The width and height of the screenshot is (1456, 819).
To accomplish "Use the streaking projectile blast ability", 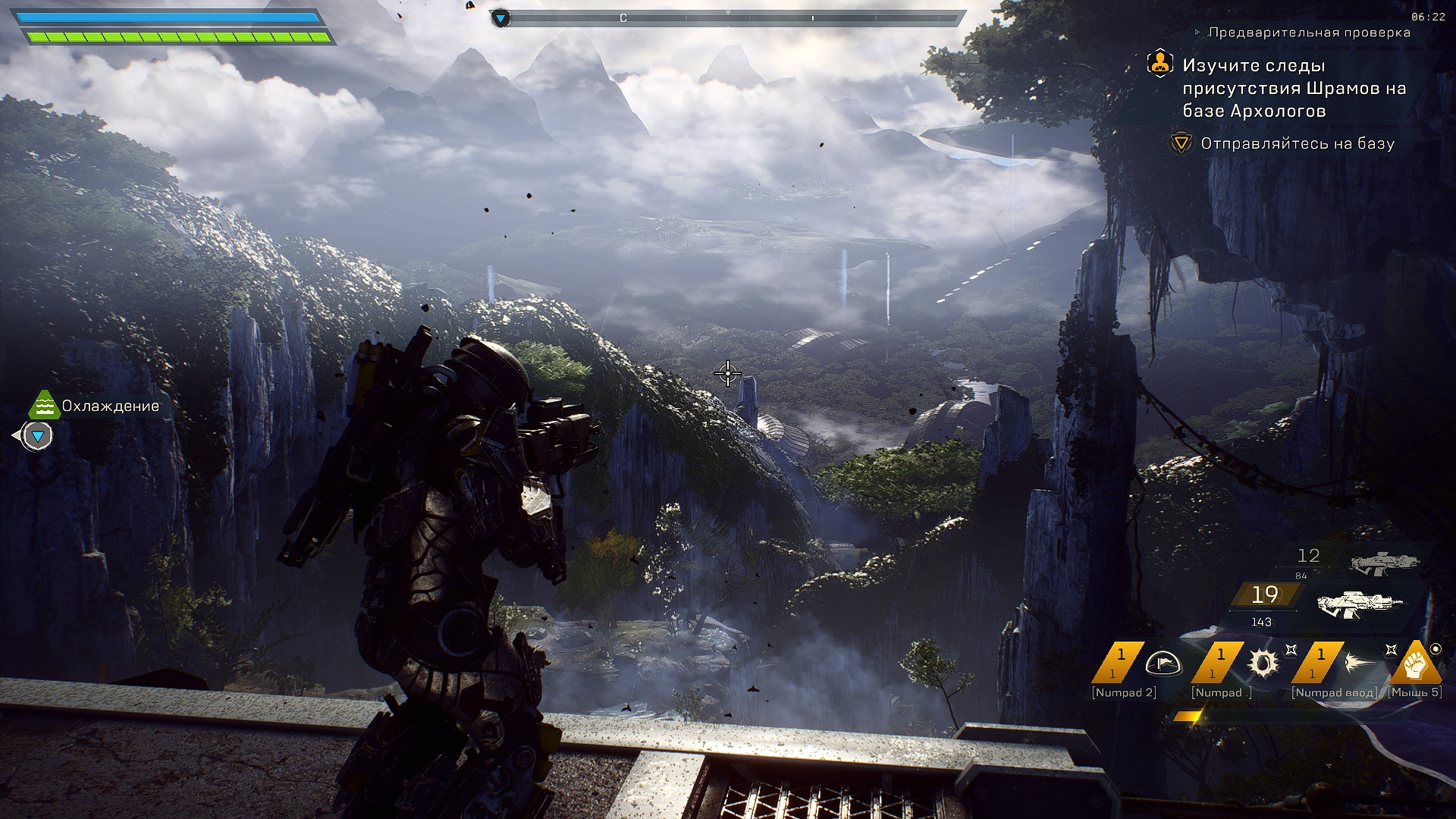I will 1363,663.
